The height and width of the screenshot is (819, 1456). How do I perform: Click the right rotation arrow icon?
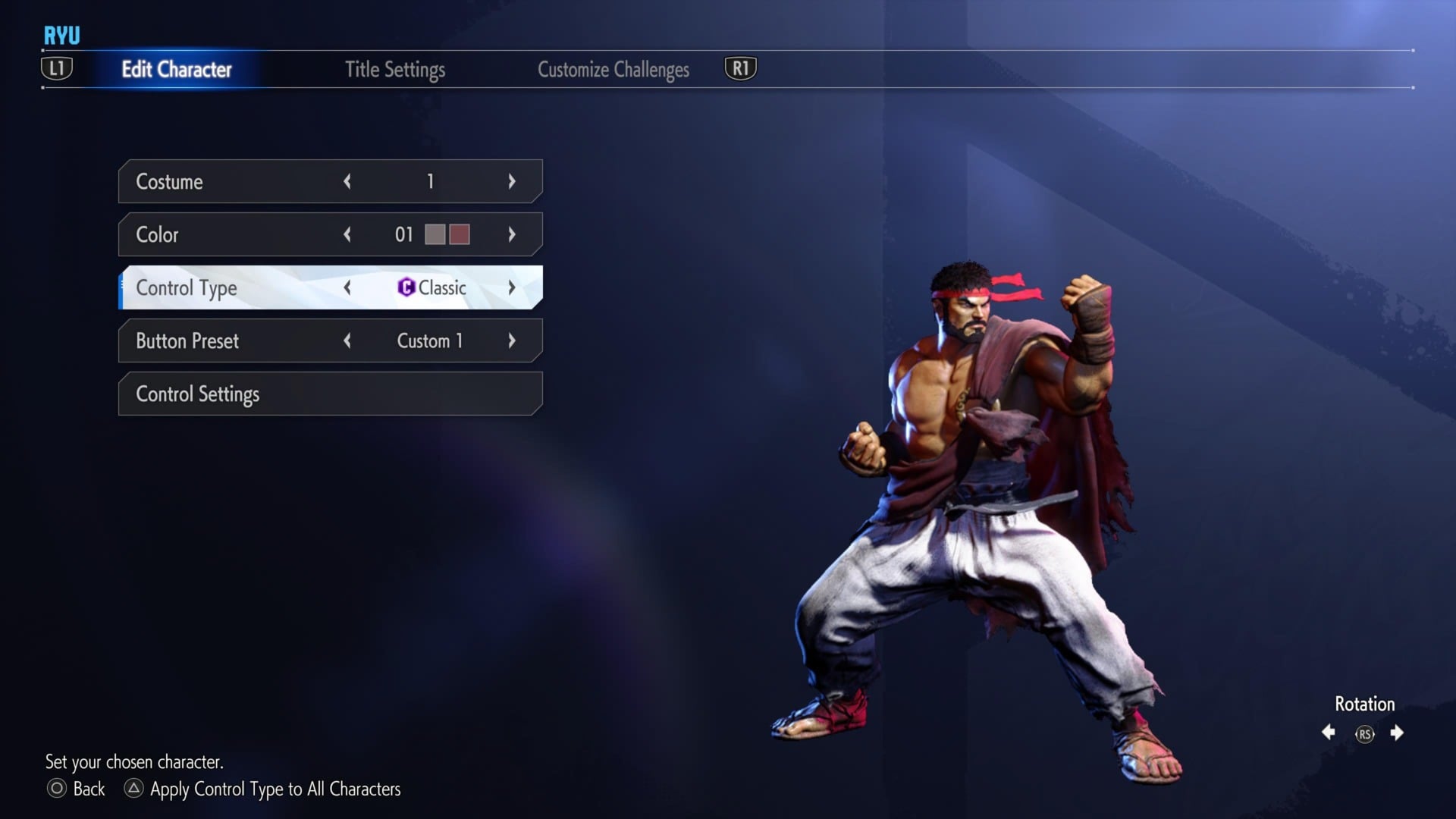pyautogui.click(x=1398, y=733)
